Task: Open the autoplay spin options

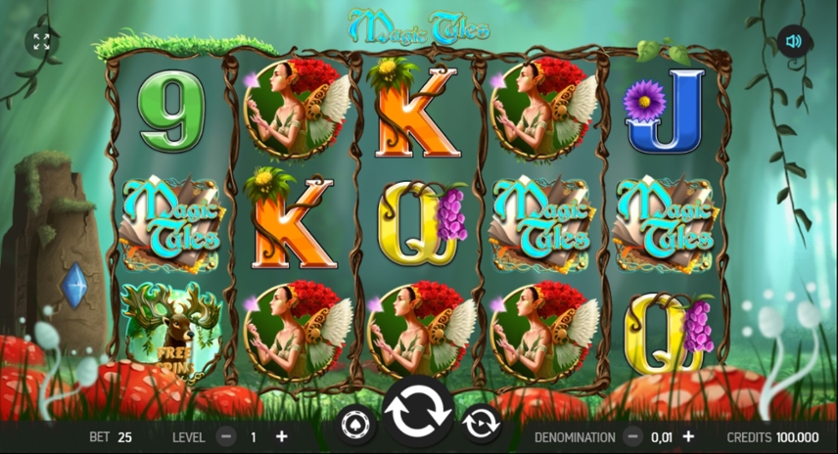Action: (481, 424)
